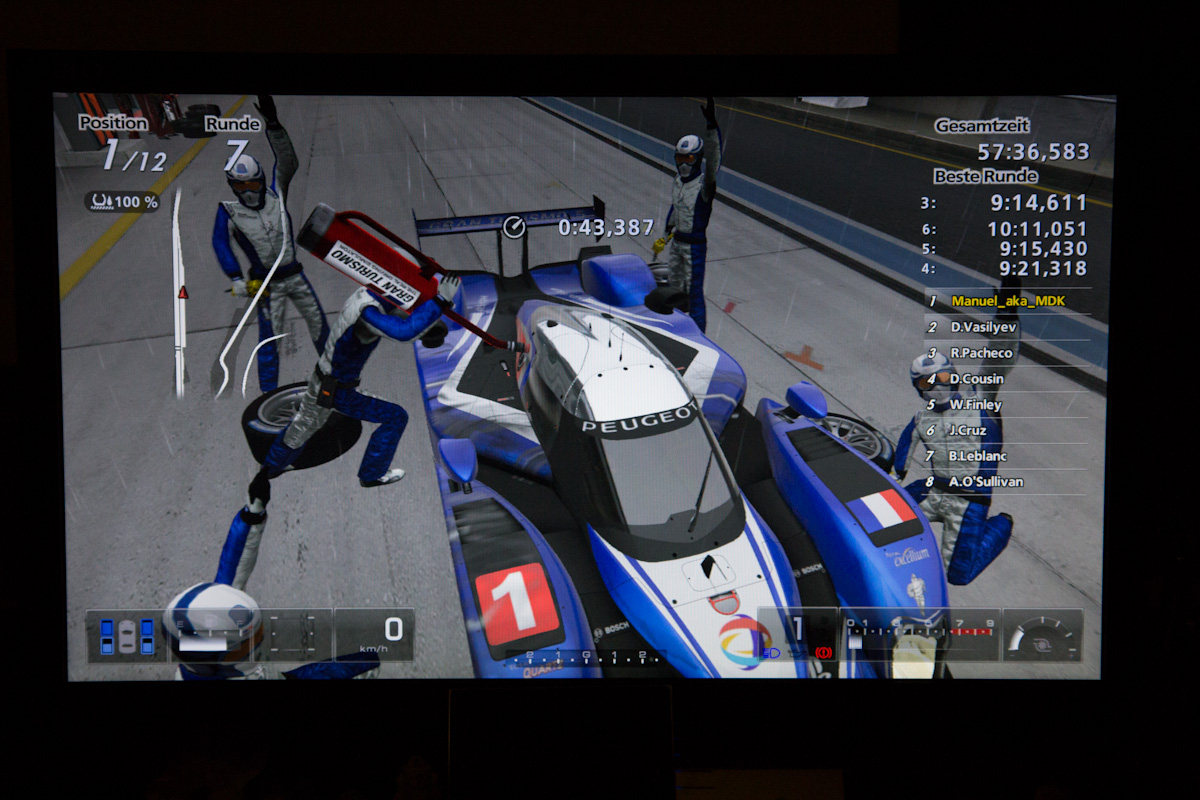Select the turbo boost gauge
Image resolution: width=1200 pixels, height=800 pixels.
(1042, 635)
